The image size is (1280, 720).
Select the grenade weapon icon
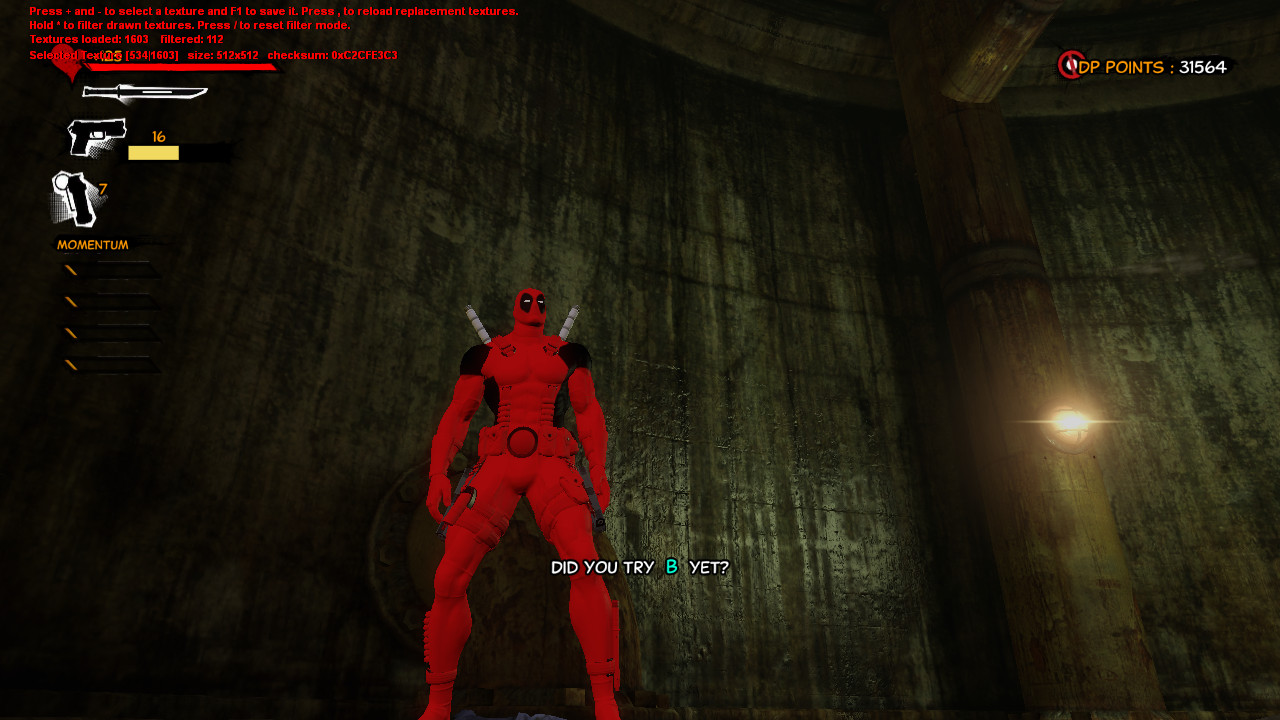(75, 197)
